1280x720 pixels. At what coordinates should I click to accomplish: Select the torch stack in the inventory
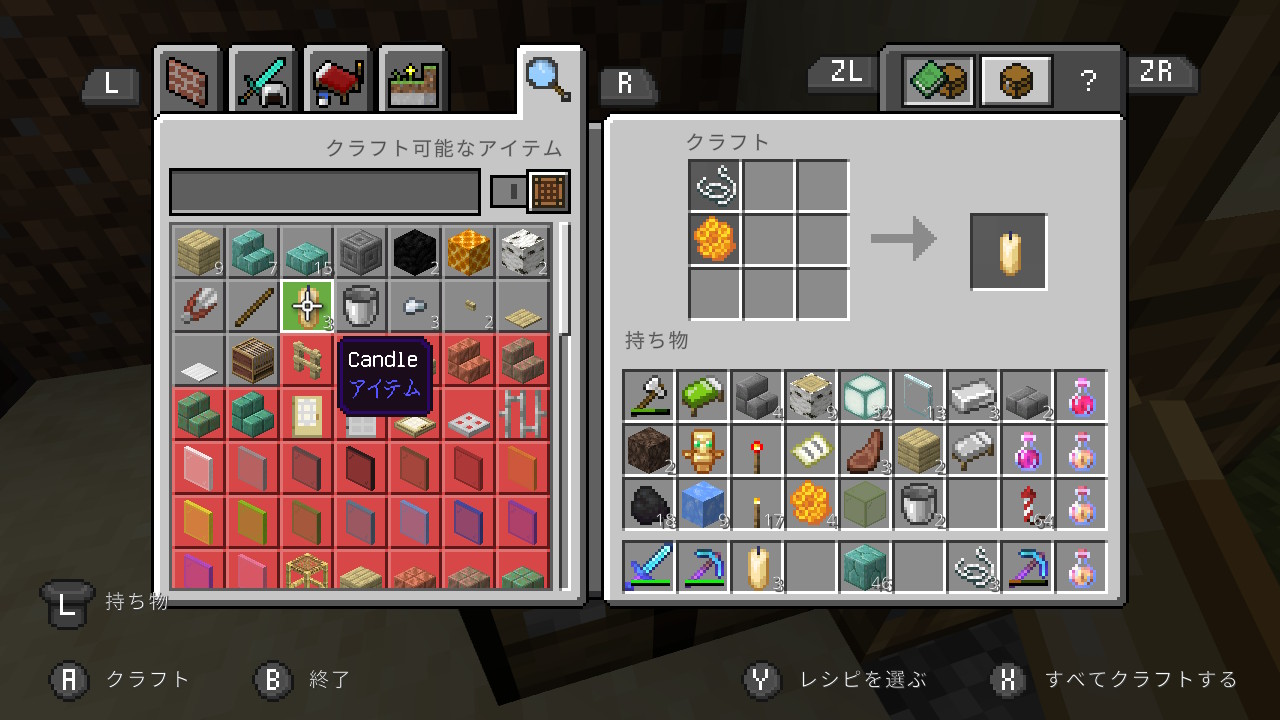pyautogui.click(x=757, y=504)
